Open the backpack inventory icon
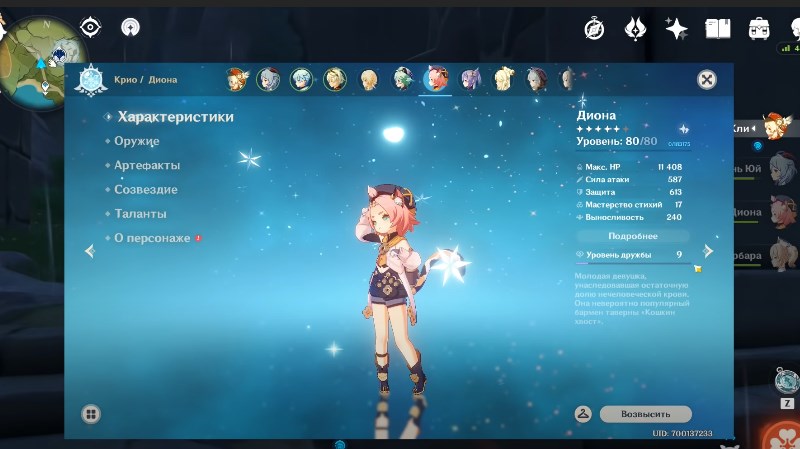The width and height of the screenshot is (800, 449). 759,28
